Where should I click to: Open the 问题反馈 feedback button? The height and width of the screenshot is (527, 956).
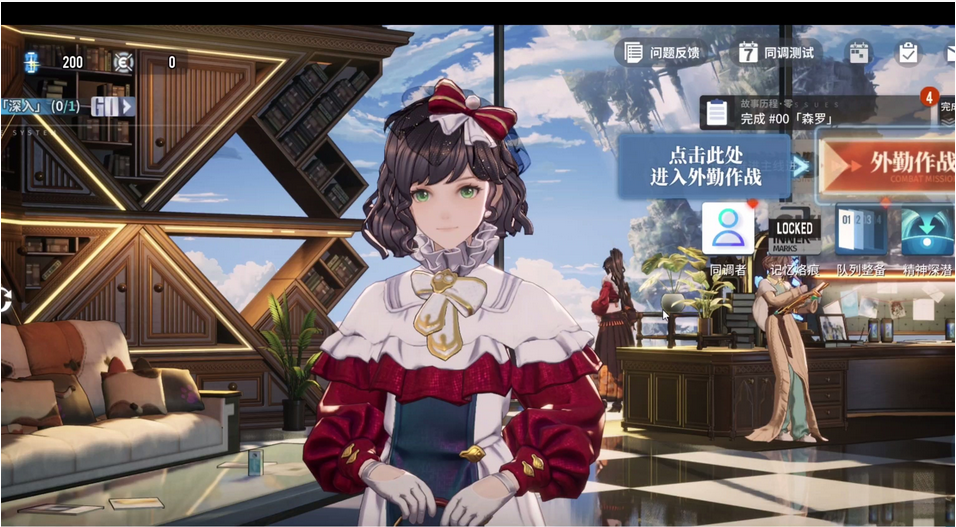[x=662, y=52]
